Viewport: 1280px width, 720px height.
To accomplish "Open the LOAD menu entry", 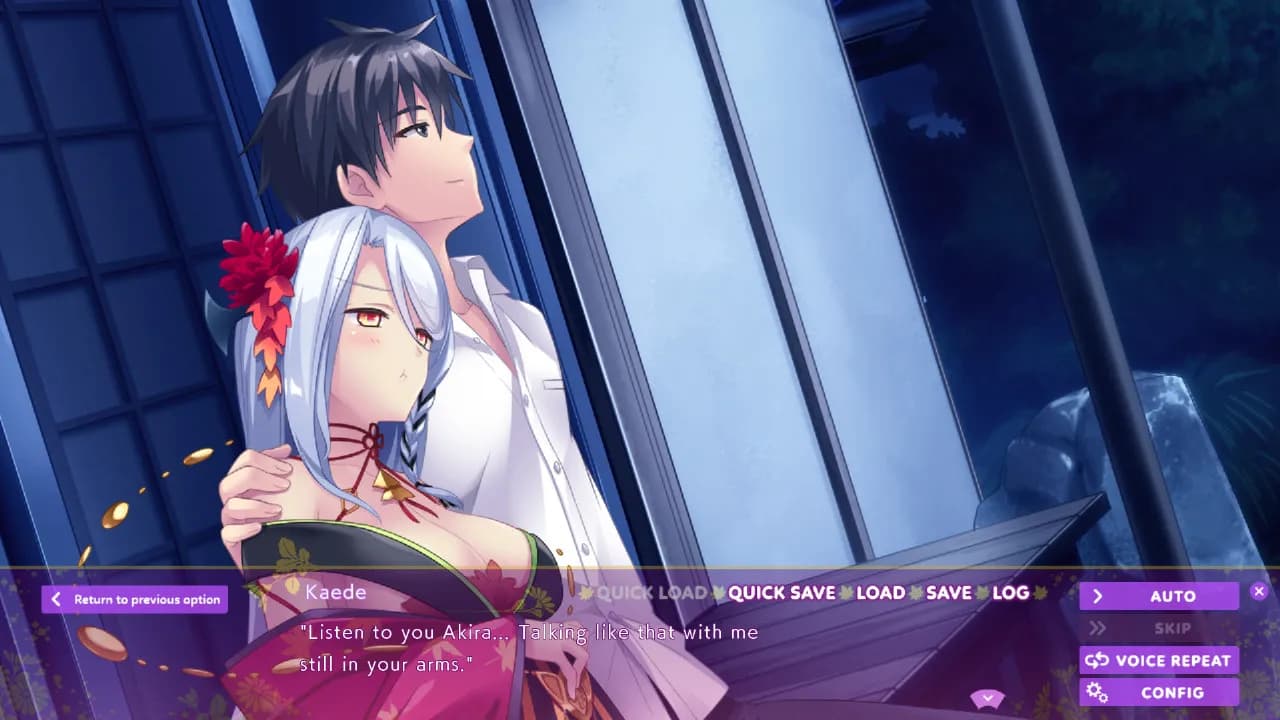I will 881,593.
